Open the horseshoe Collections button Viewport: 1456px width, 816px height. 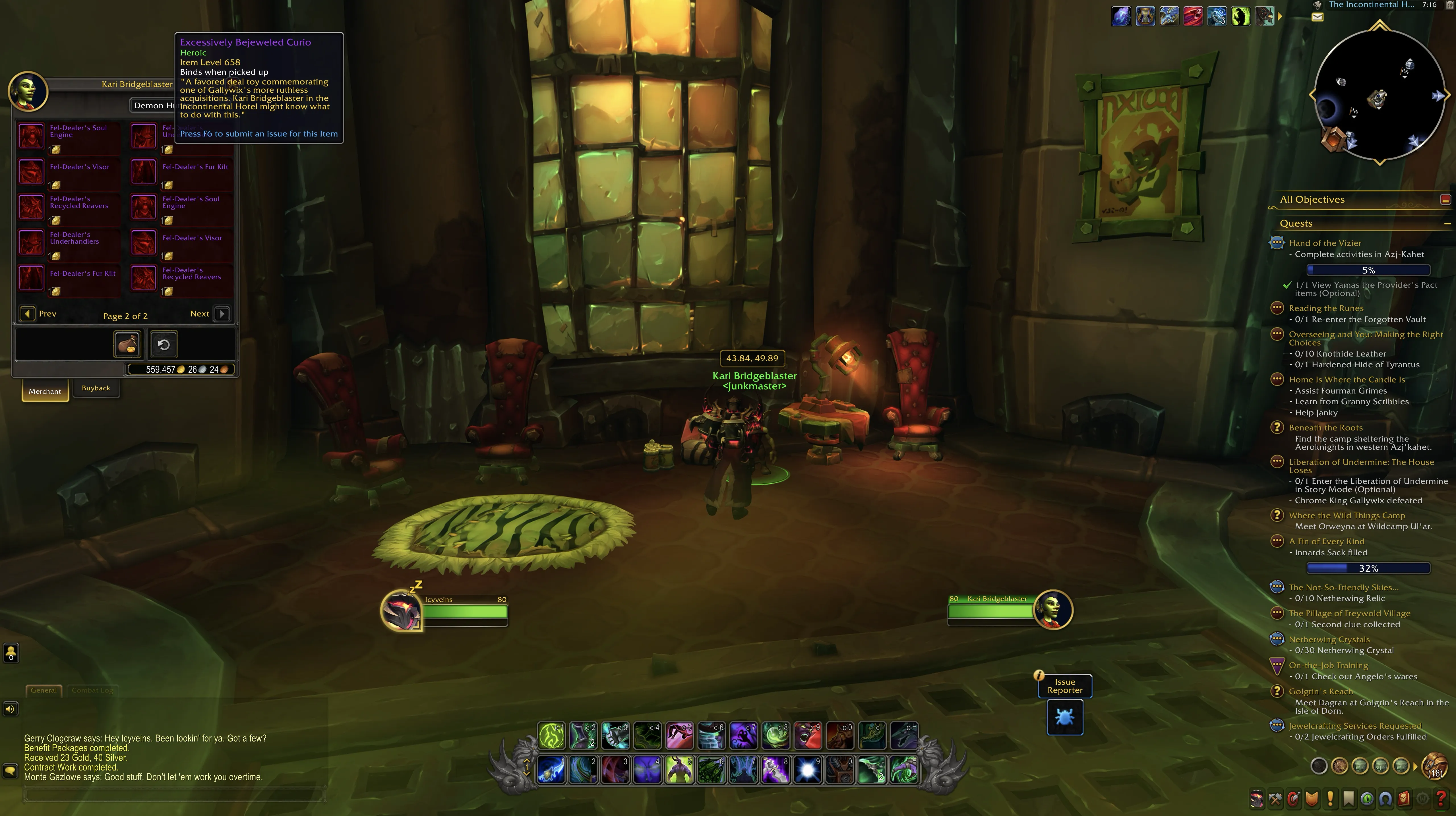coord(1385,799)
